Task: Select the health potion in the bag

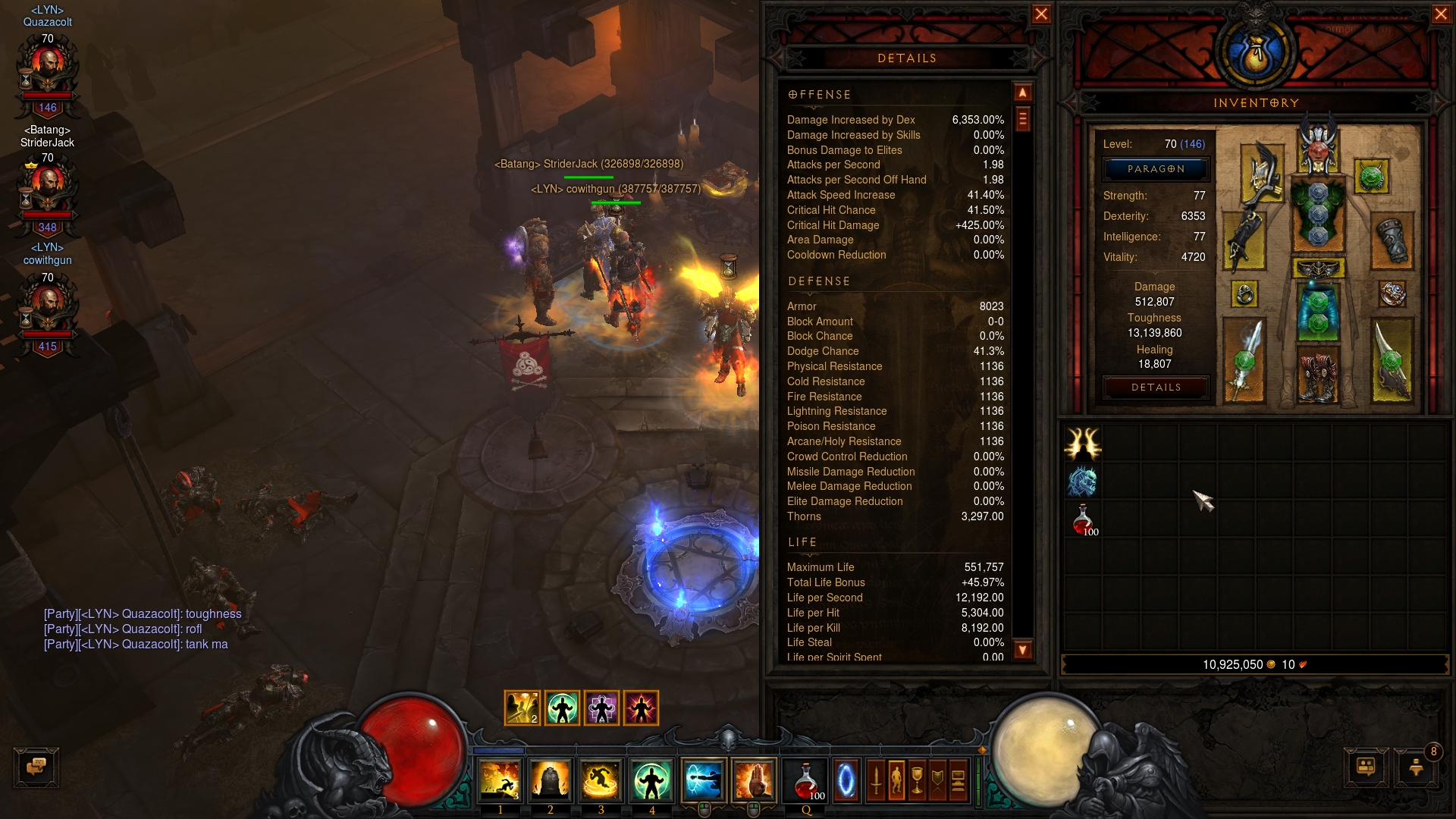Action: pyautogui.click(x=1083, y=519)
